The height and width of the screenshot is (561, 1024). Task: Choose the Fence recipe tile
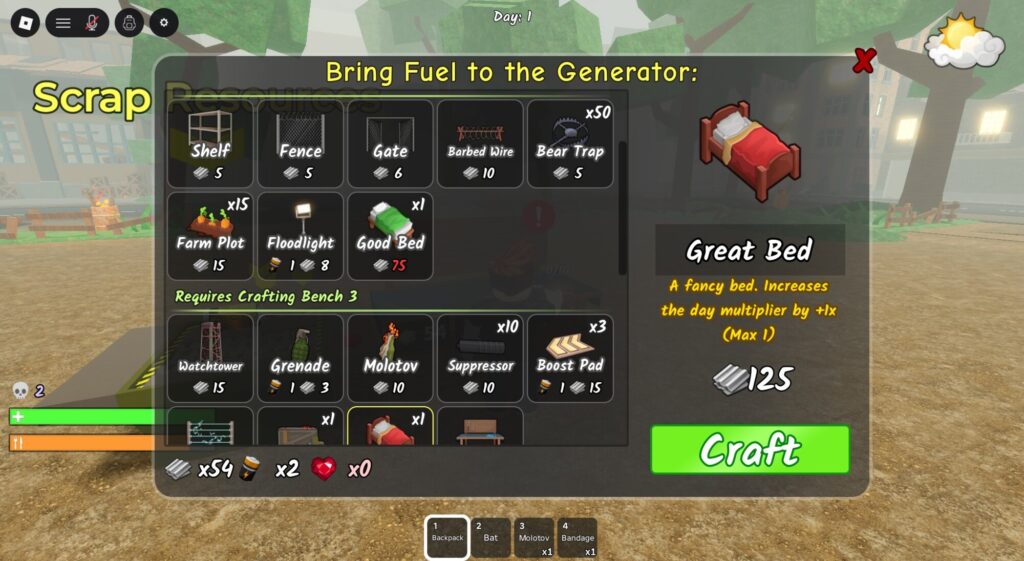click(300, 143)
